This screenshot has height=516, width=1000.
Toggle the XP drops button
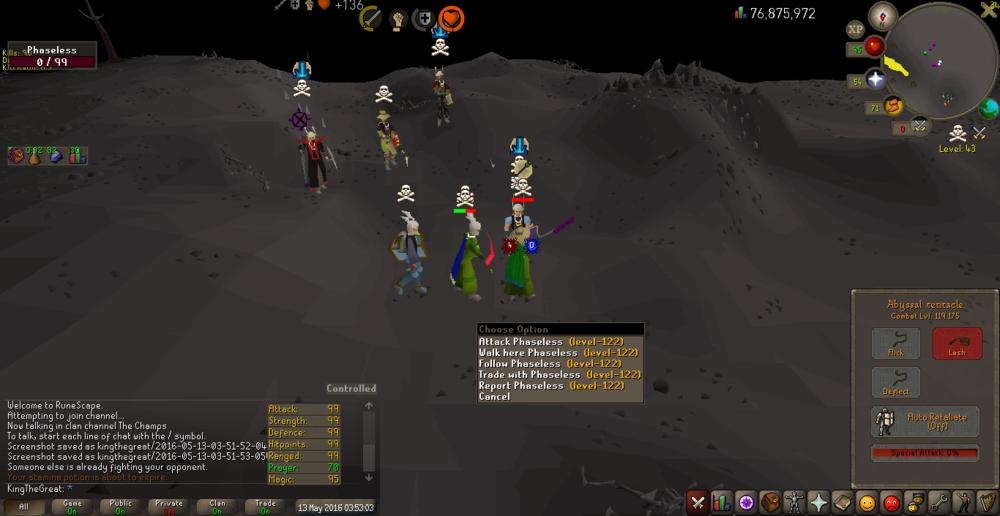tap(855, 29)
